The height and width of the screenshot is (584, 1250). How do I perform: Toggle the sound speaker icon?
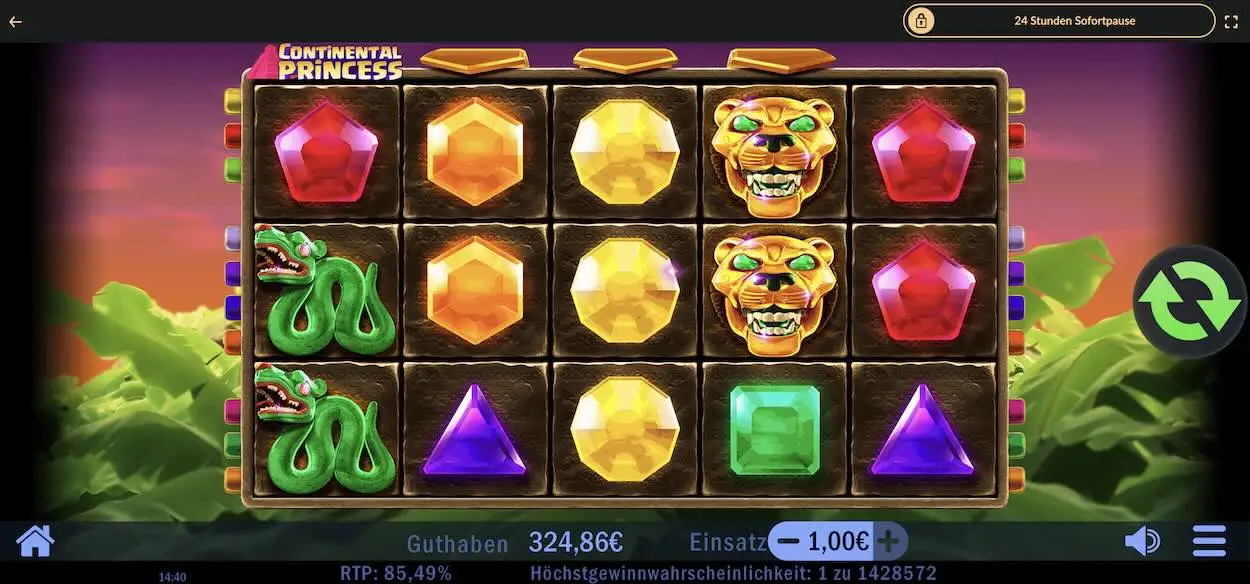tap(1142, 542)
